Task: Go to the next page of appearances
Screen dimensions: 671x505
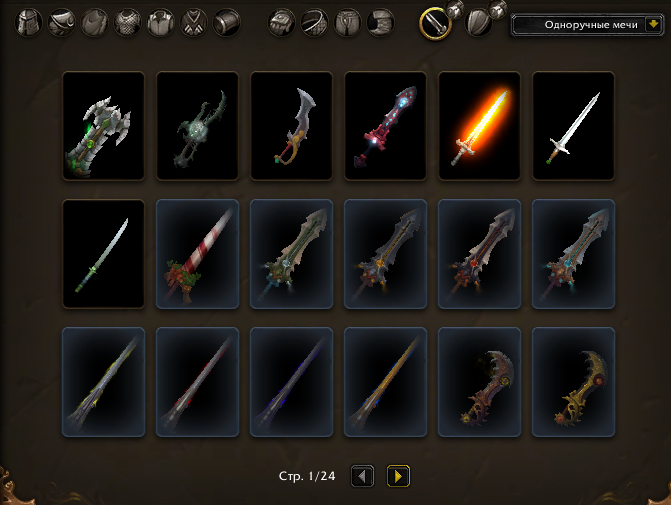Action: (398, 476)
